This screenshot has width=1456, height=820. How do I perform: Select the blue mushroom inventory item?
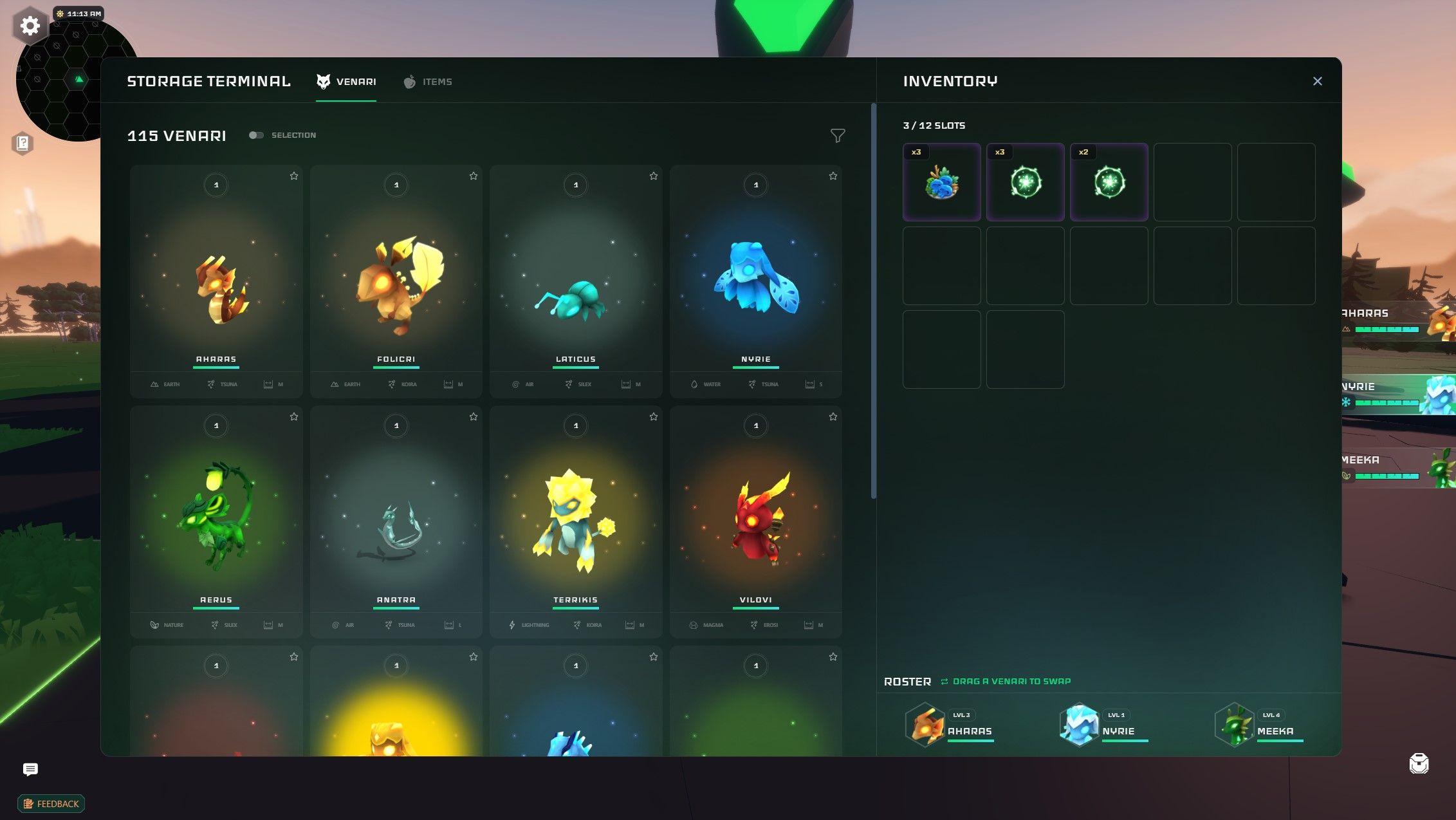[x=941, y=182]
